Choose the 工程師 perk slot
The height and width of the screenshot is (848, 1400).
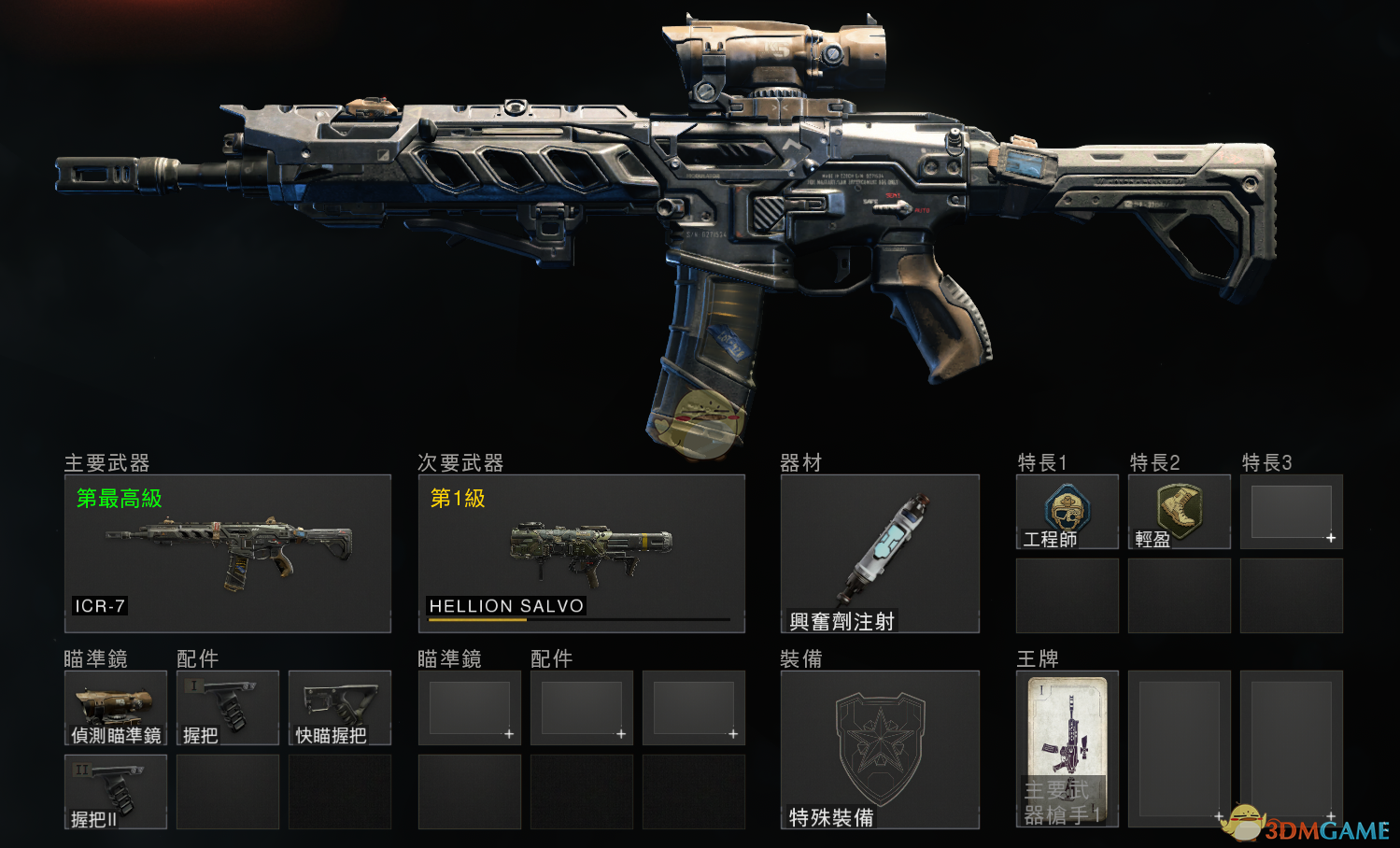click(1067, 512)
